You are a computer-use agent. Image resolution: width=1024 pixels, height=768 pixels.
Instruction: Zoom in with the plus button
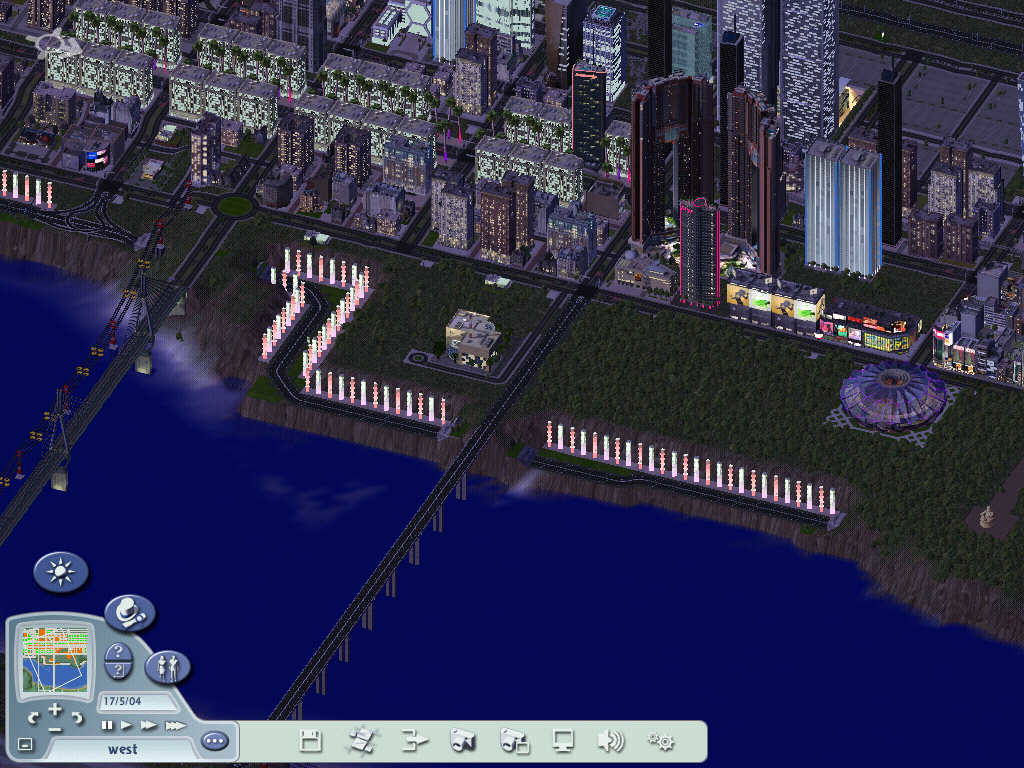55,709
